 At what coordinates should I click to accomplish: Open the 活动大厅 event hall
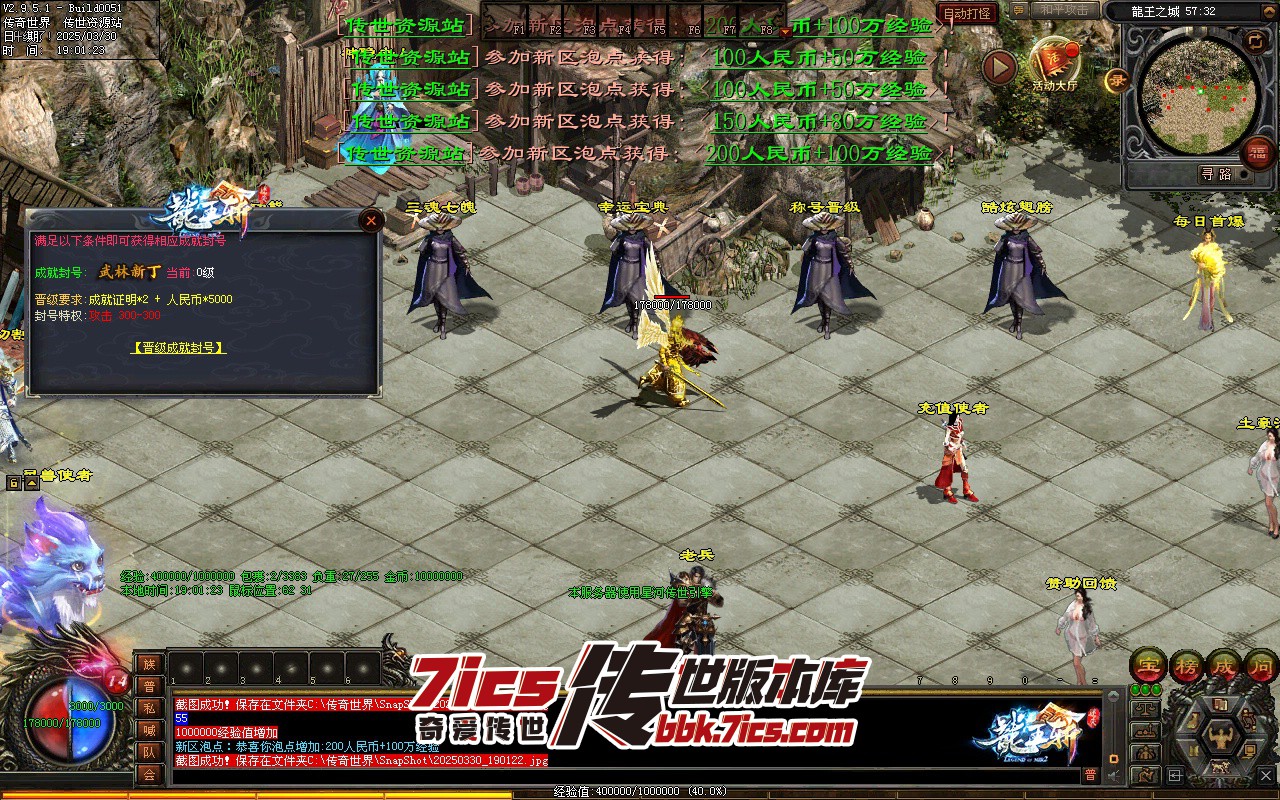click(1055, 64)
